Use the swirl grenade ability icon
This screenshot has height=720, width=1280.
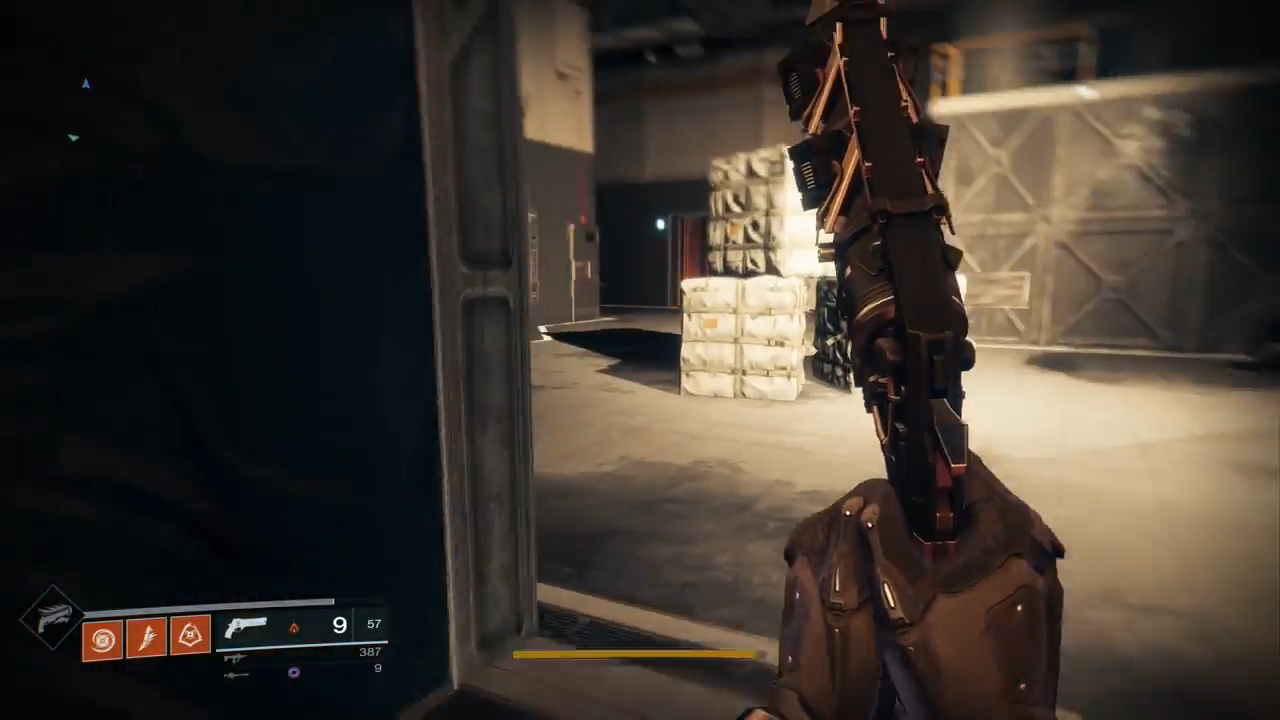tap(102, 639)
